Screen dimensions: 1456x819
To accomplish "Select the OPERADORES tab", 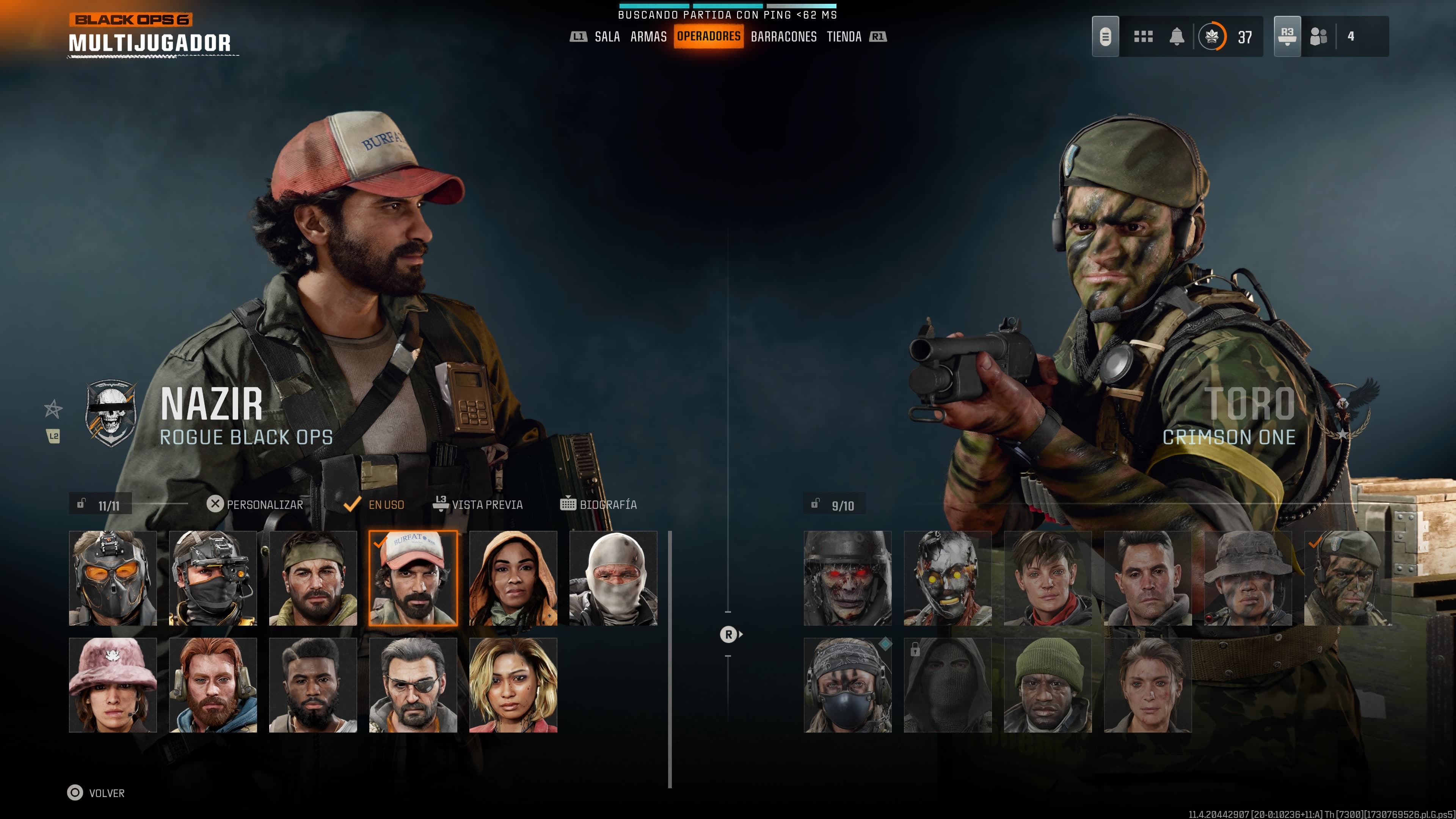I will click(708, 37).
